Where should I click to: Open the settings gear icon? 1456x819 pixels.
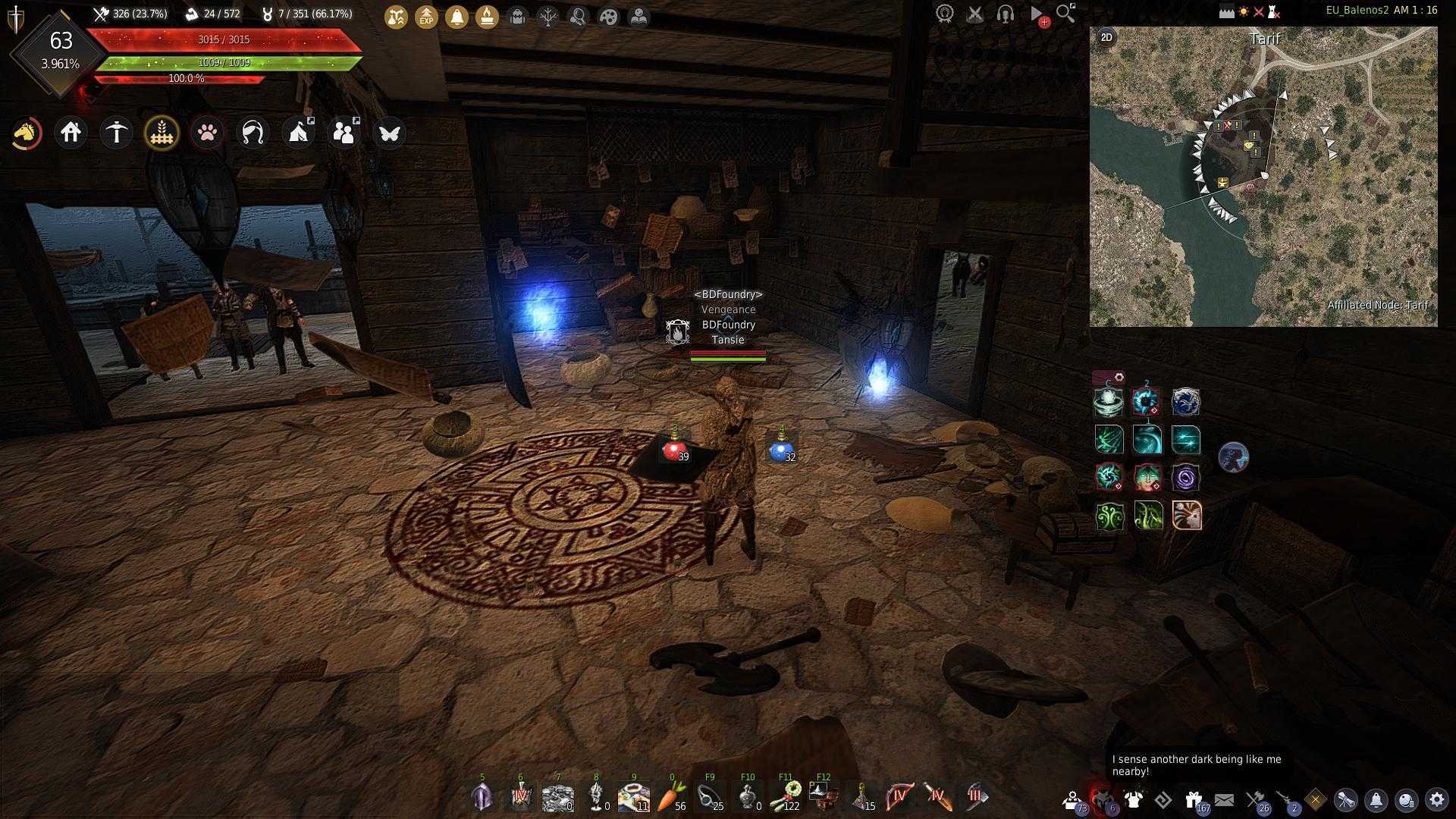(1436, 800)
